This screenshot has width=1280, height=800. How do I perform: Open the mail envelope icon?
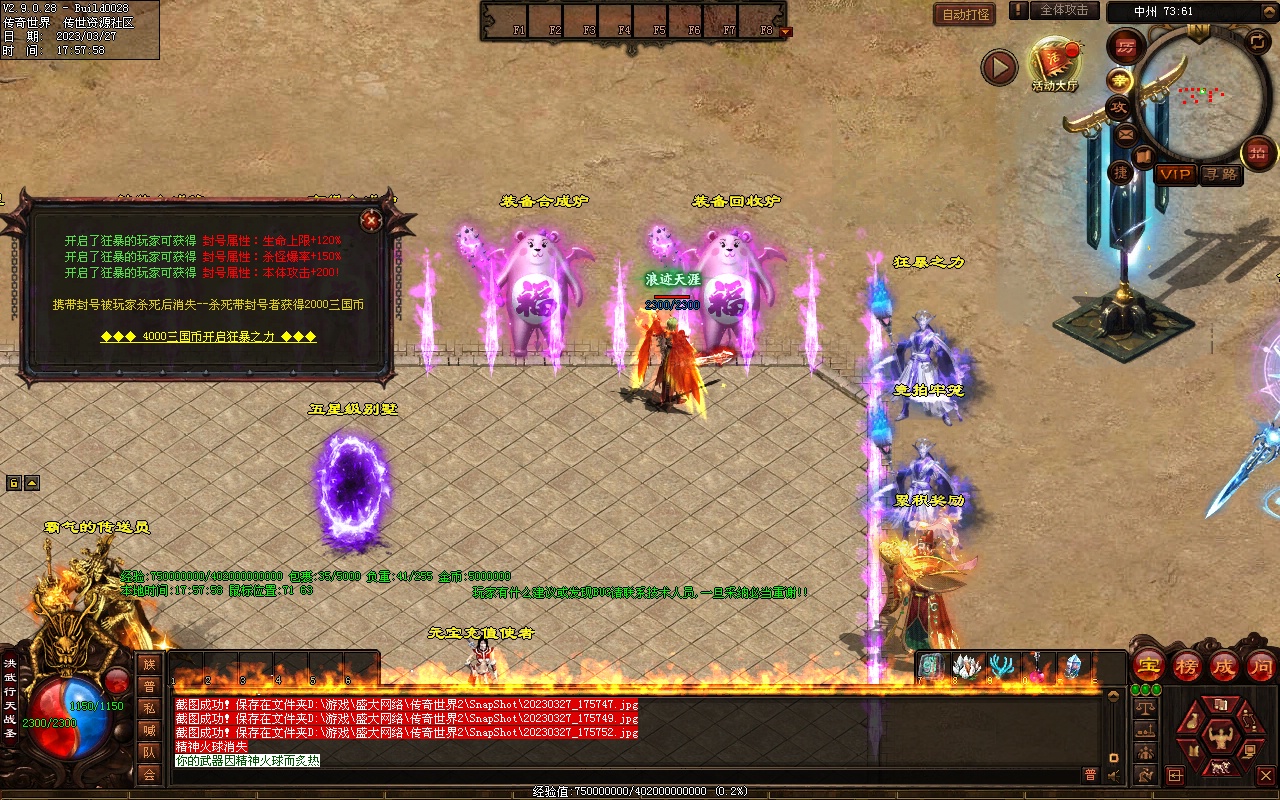[x=1126, y=133]
